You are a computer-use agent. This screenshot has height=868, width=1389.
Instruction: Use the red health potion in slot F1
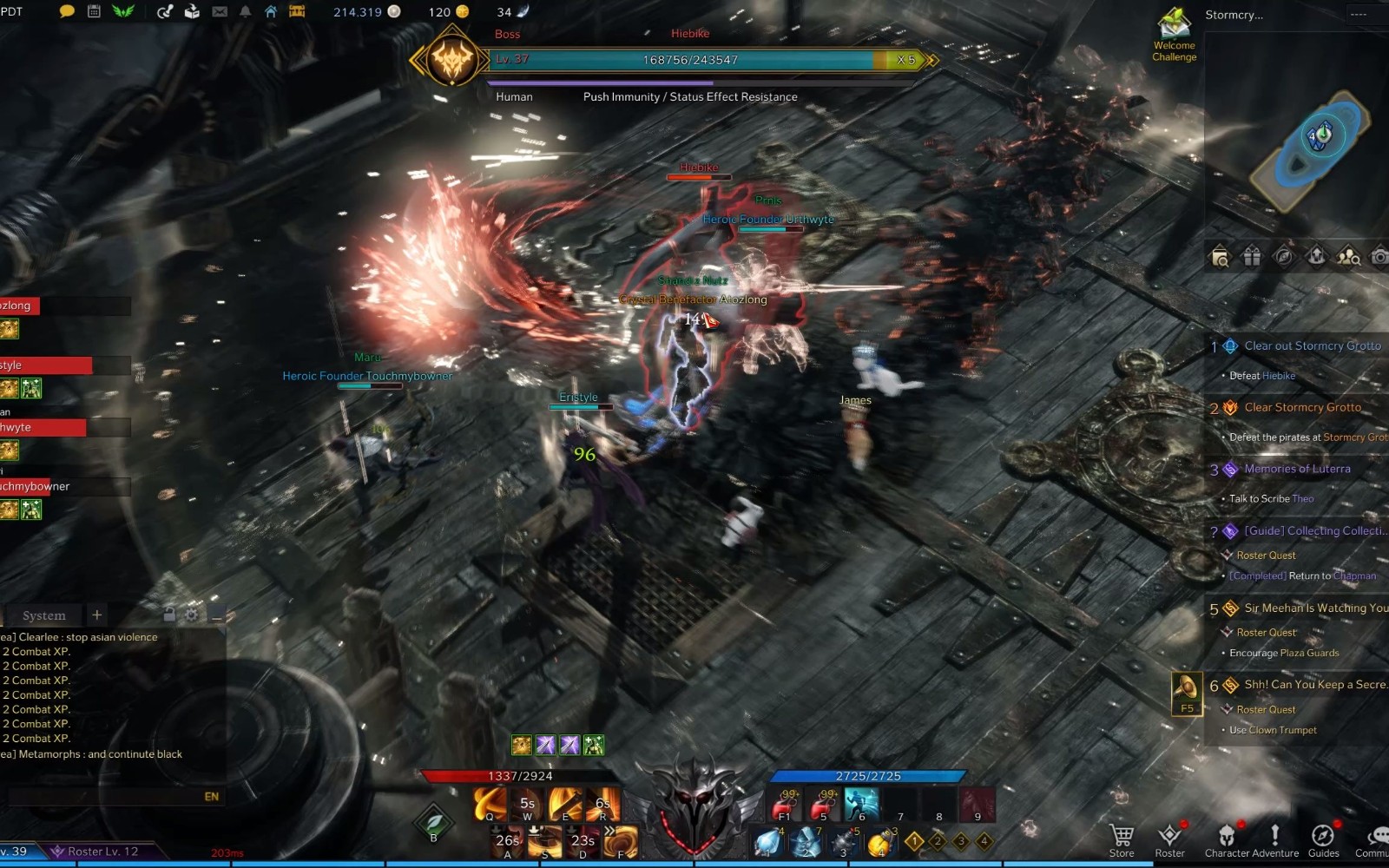coord(785,804)
